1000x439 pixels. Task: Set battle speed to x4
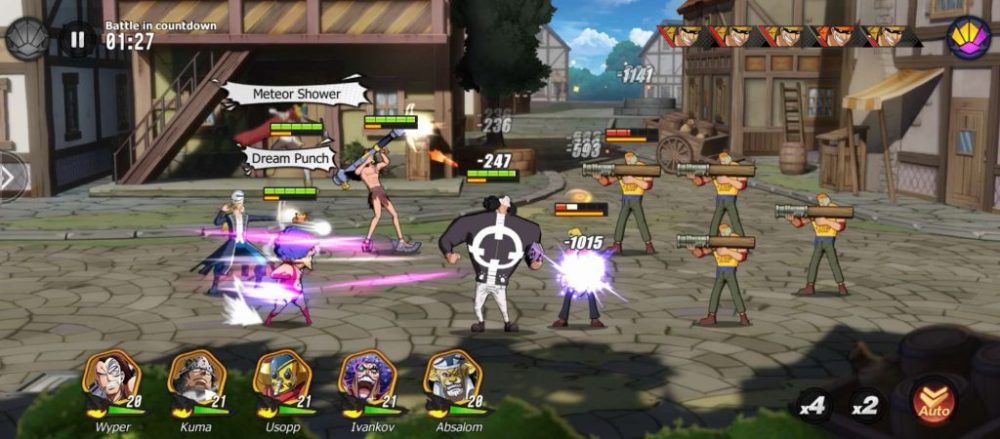point(813,405)
